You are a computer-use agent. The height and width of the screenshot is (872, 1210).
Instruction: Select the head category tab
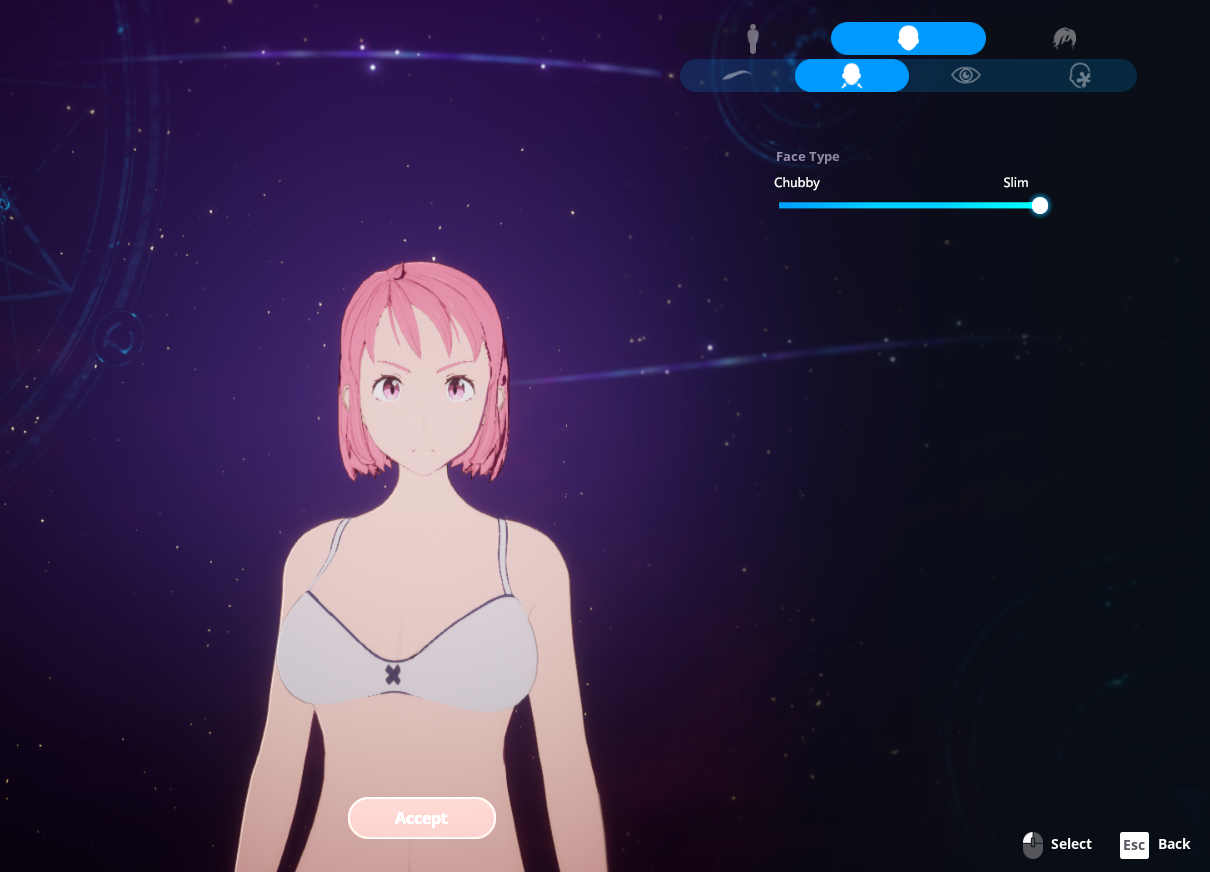(908, 39)
